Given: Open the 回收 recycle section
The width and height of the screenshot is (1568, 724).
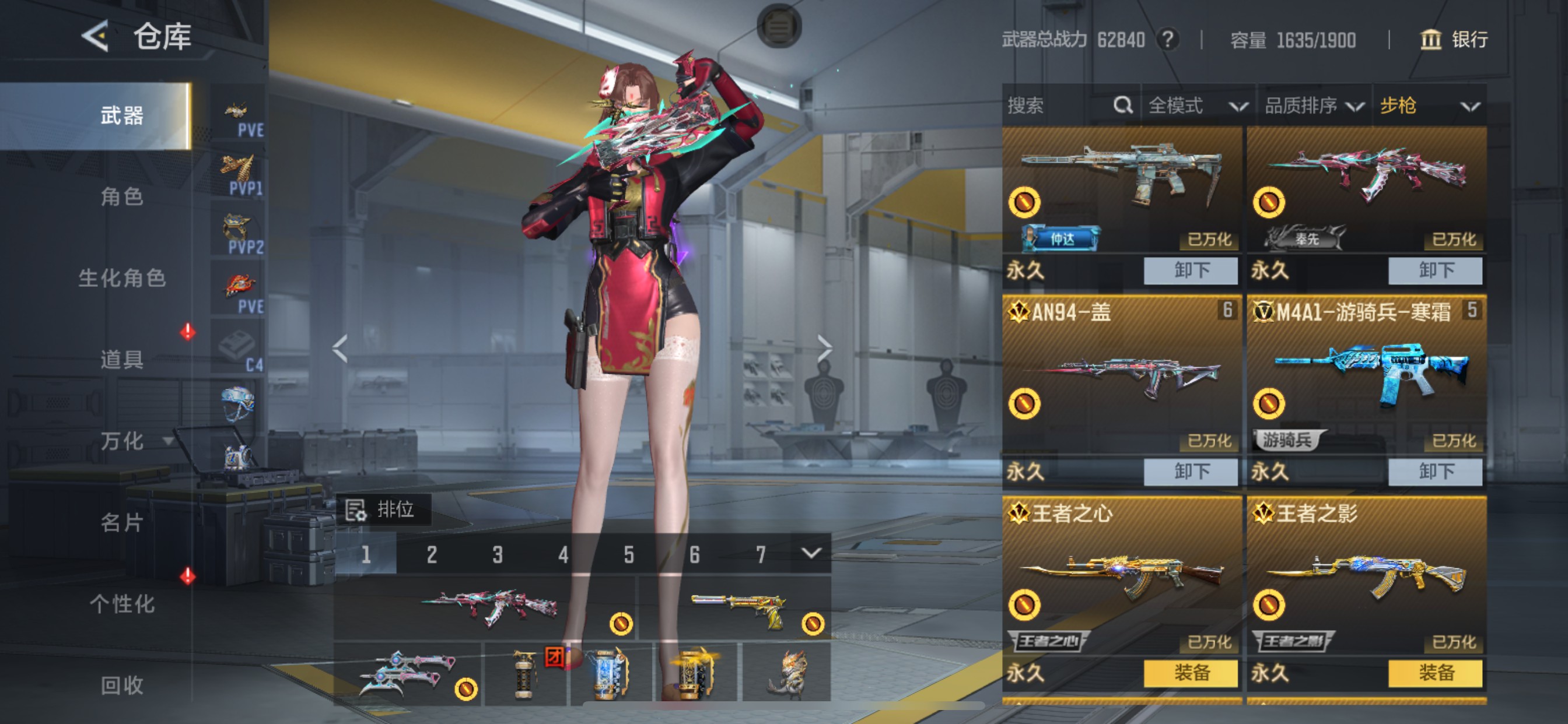Looking at the screenshot, I should tap(122, 685).
